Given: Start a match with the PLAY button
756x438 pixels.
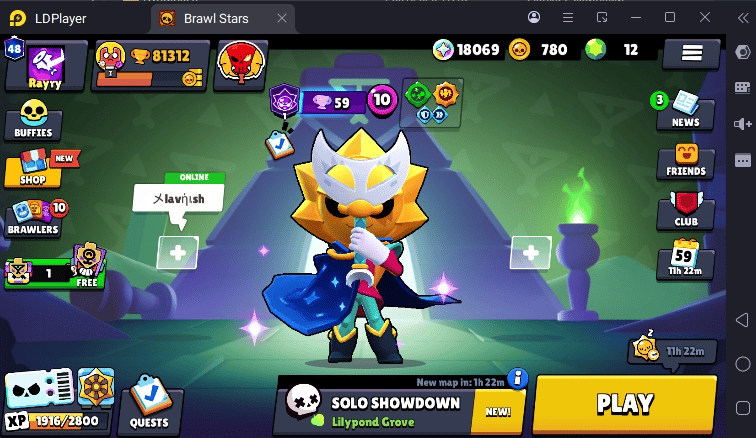Looking at the screenshot, I should [x=625, y=404].
